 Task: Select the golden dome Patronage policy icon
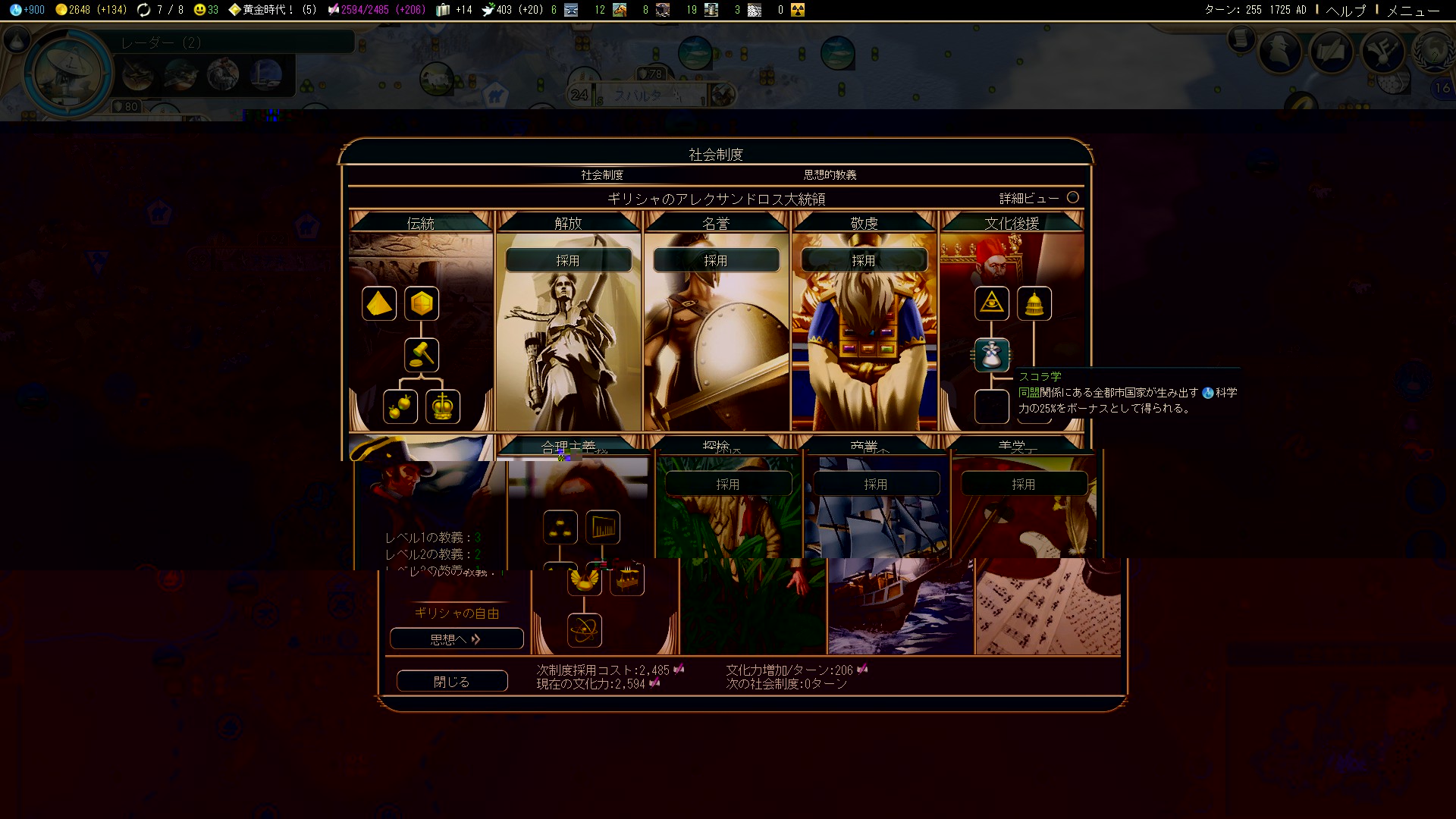point(1034,303)
